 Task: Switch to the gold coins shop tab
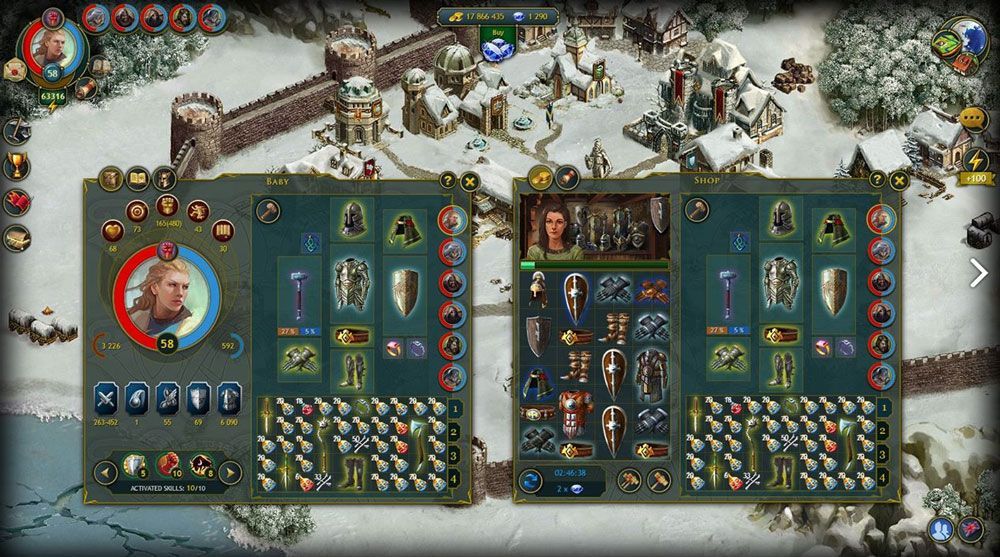(x=540, y=179)
